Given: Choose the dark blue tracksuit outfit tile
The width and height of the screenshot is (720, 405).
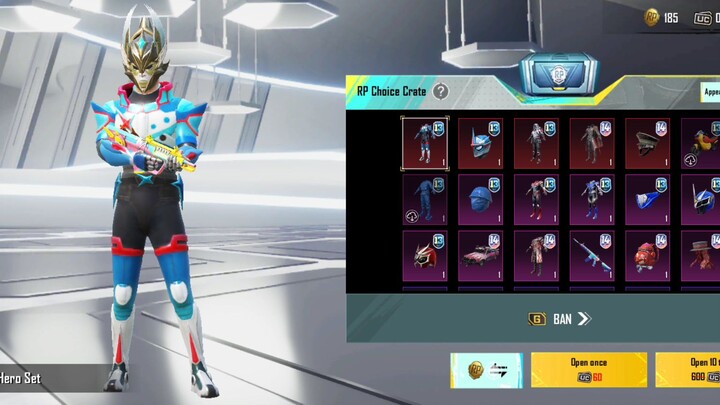Looking at the screenshot, I should pyautogui.click(x=425, y=199).
